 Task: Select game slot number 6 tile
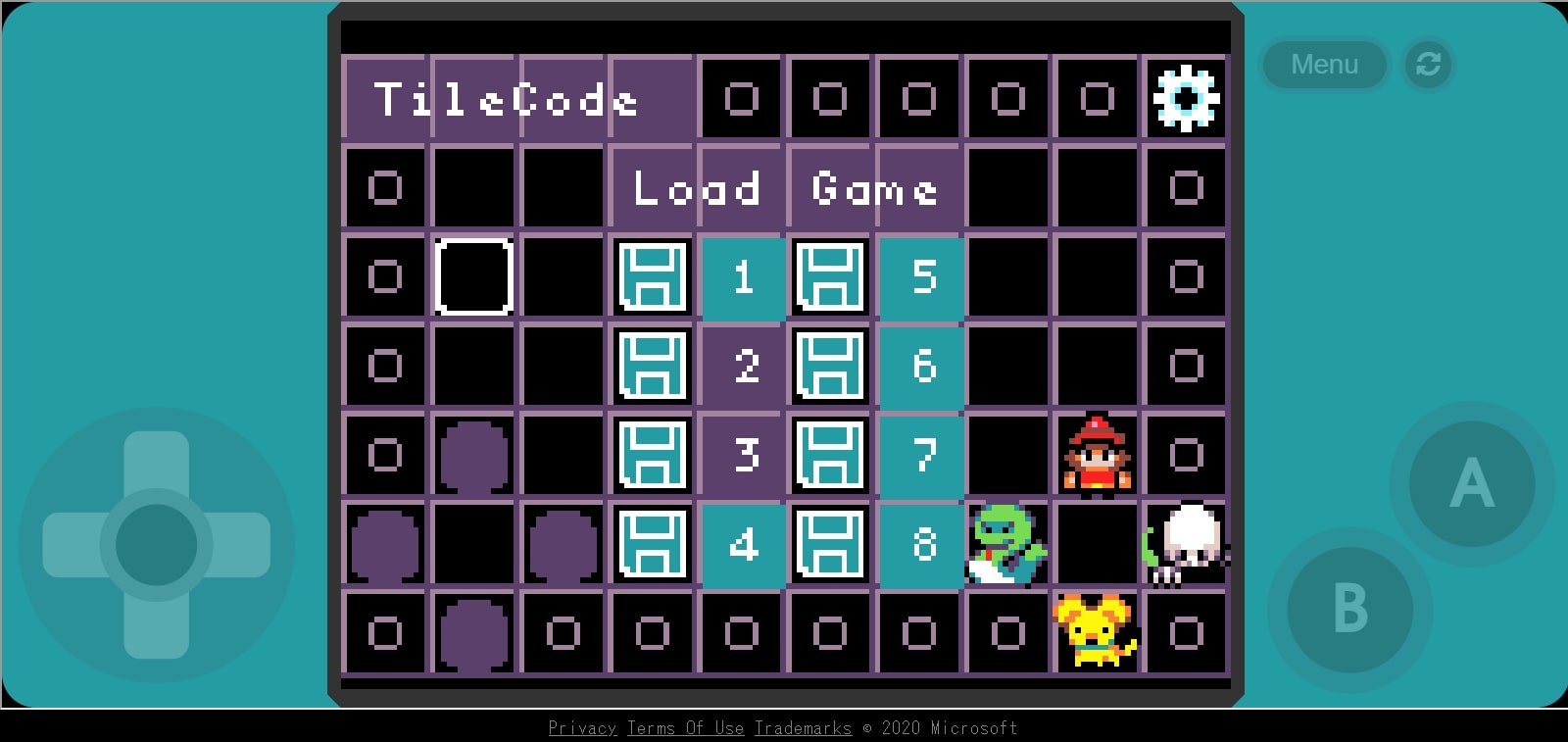tap(920, 367)
